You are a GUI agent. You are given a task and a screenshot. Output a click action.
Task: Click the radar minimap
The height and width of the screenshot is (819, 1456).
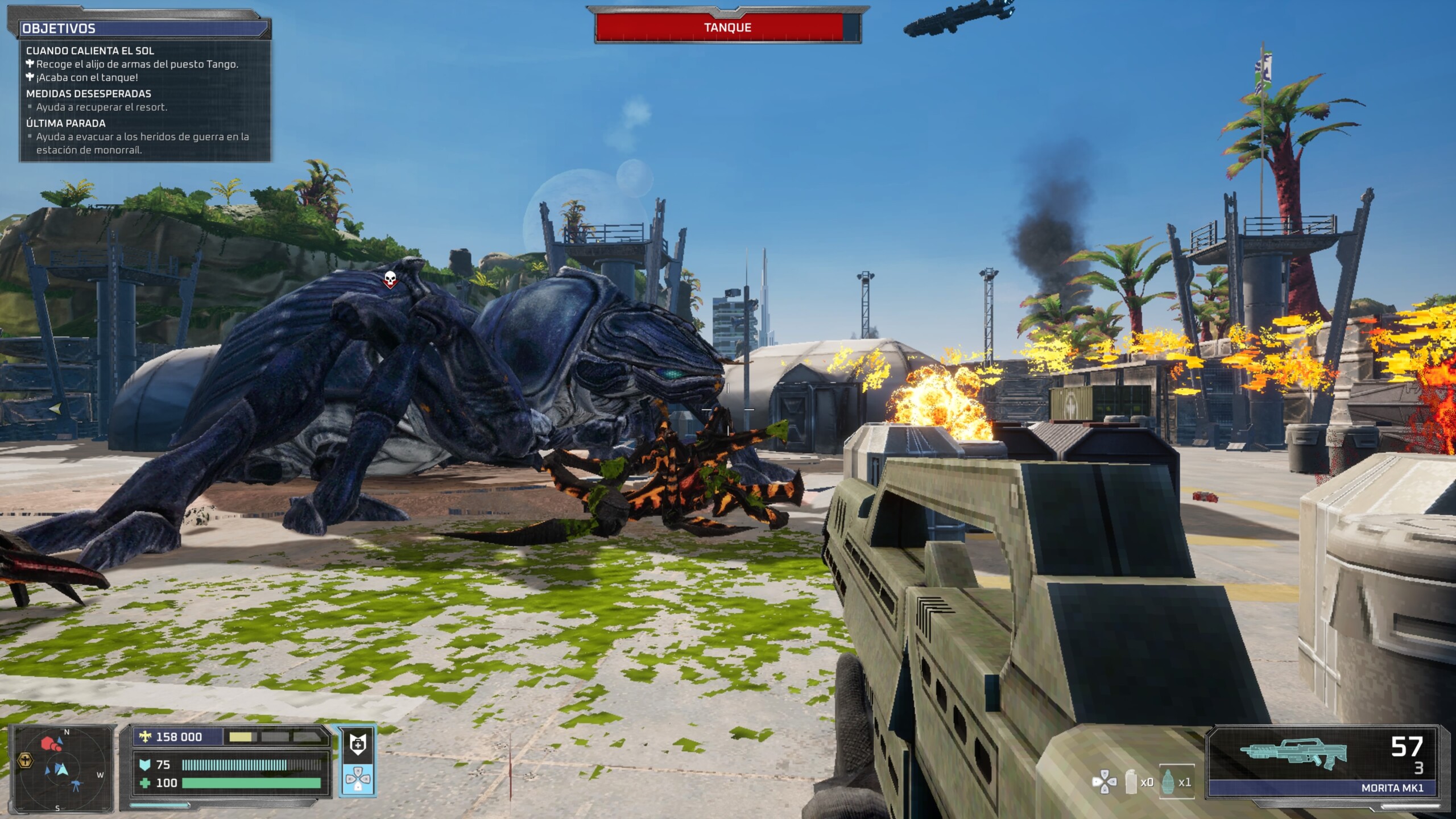pos(63,768)
